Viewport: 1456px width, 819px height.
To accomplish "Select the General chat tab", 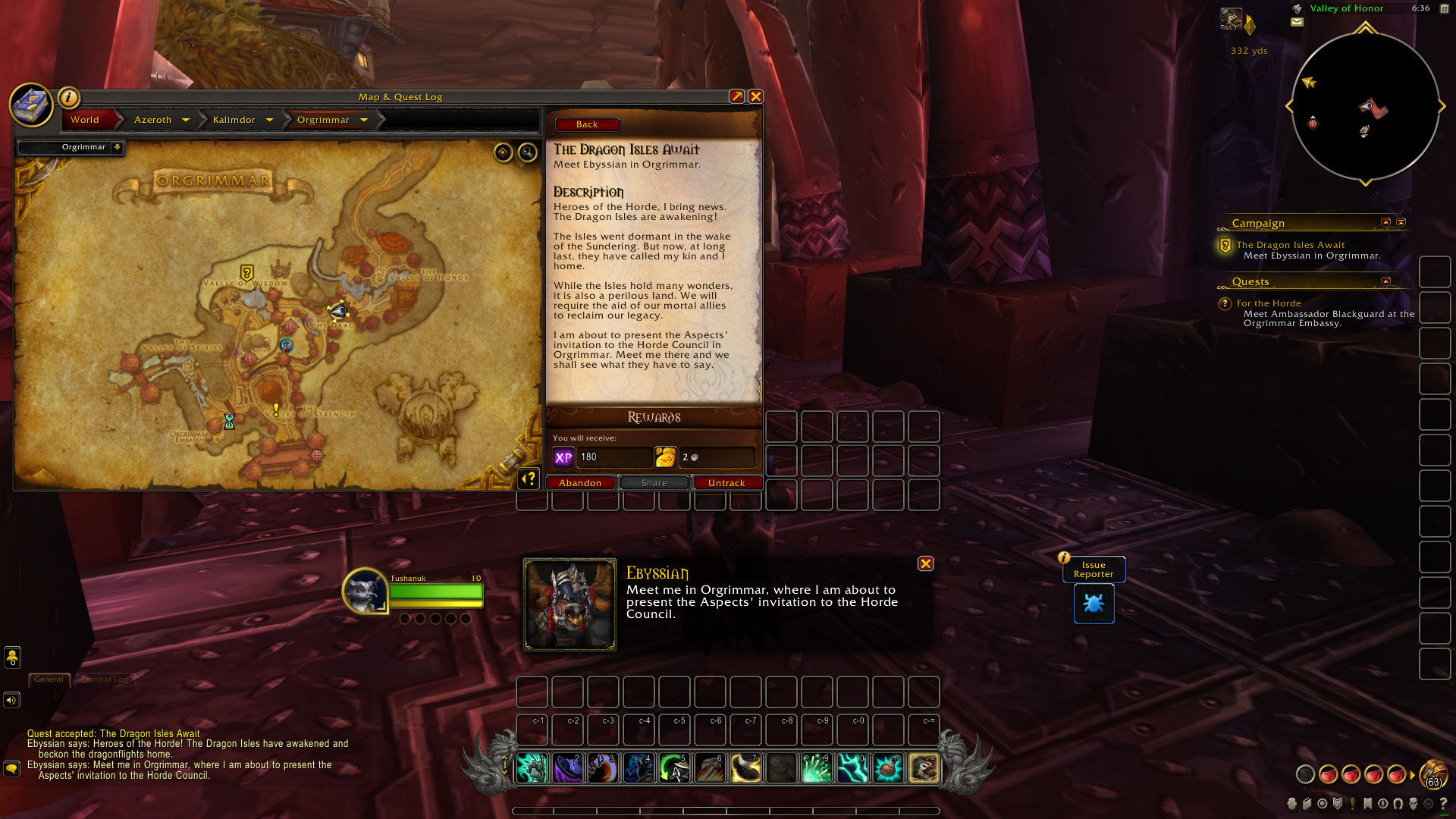I will (x=49, y=679).
